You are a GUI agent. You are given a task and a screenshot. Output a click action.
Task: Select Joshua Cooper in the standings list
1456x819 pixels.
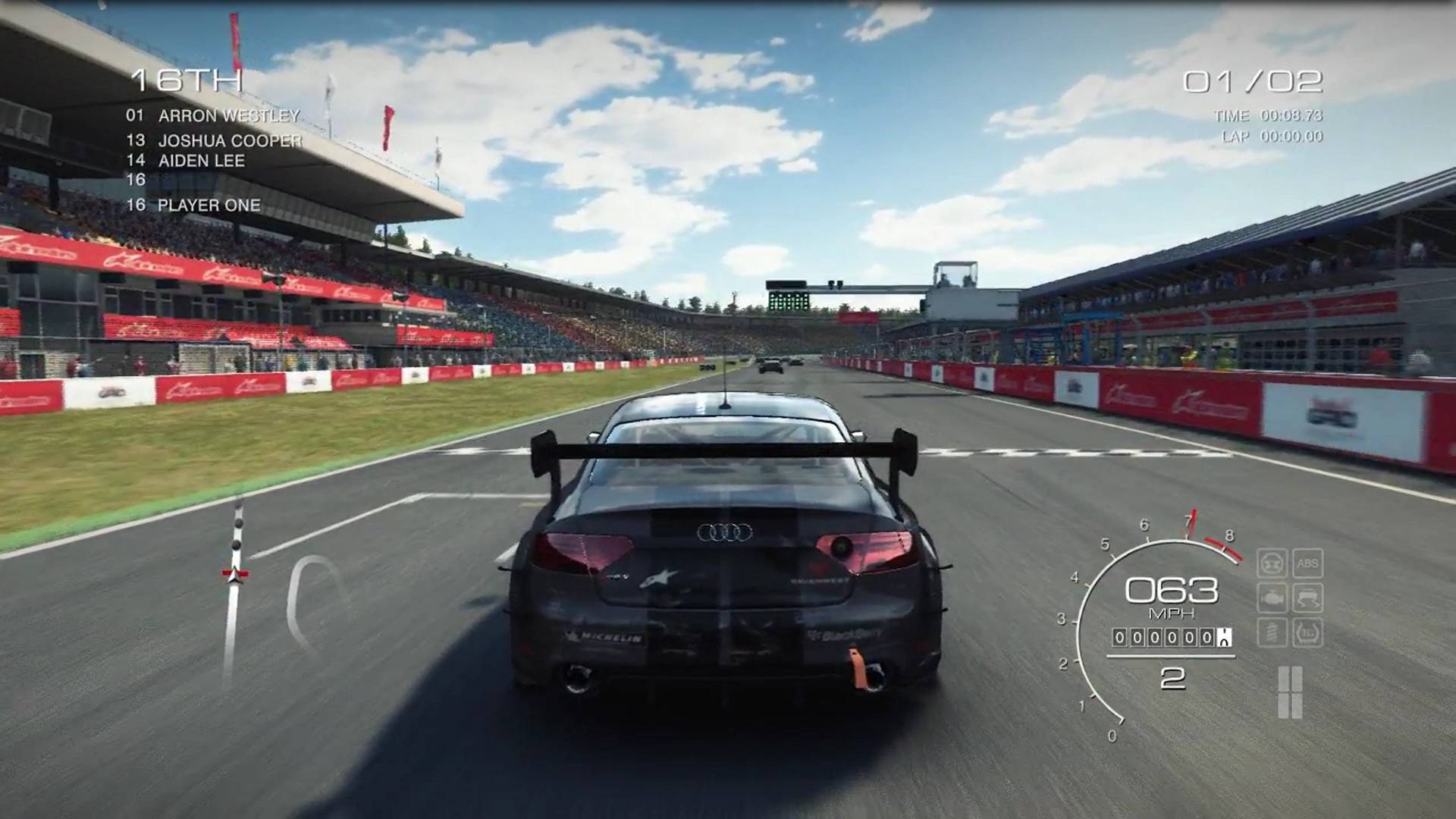(x=215, y=140)
